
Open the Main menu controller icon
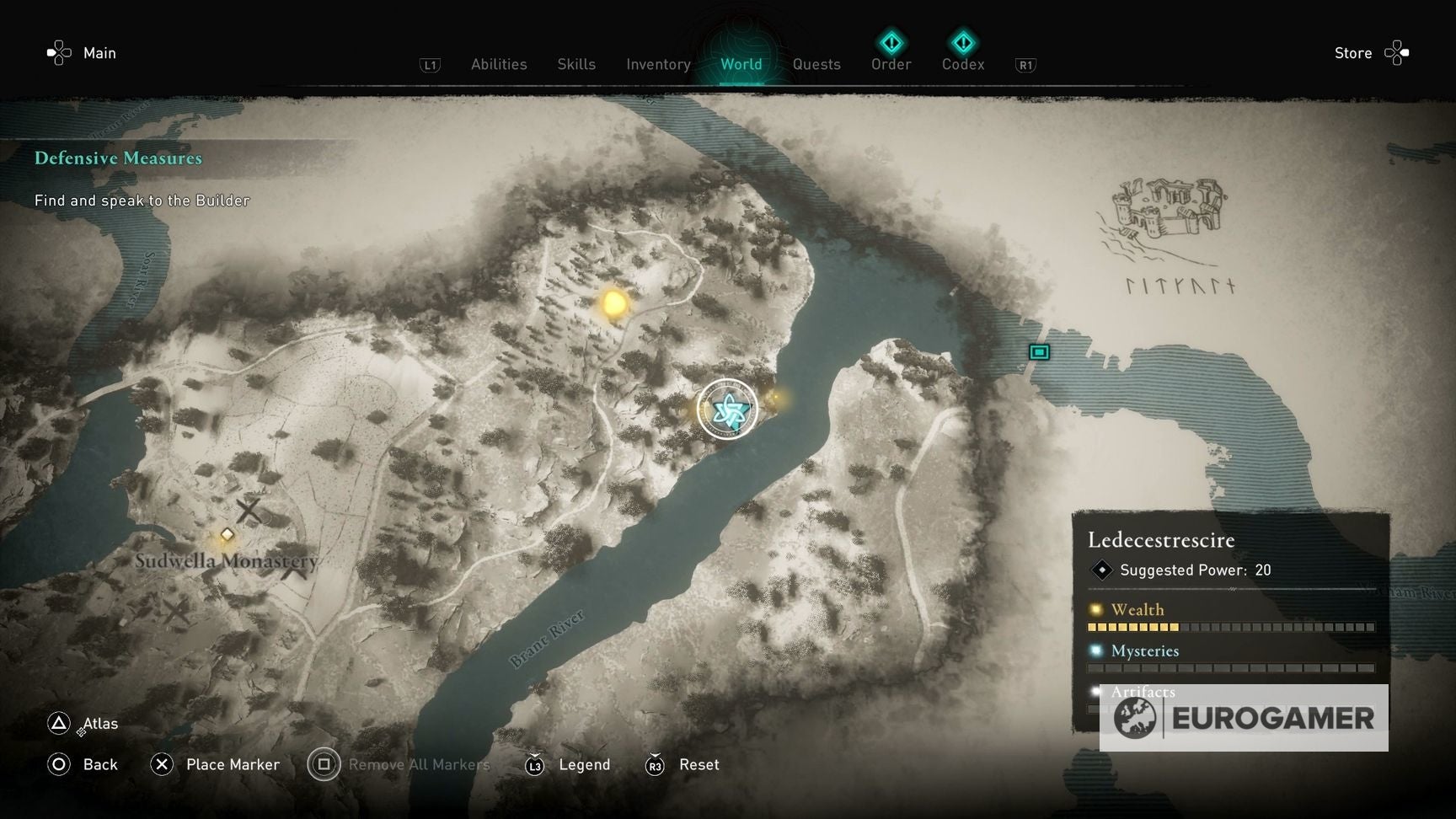[x=57, y=52]
